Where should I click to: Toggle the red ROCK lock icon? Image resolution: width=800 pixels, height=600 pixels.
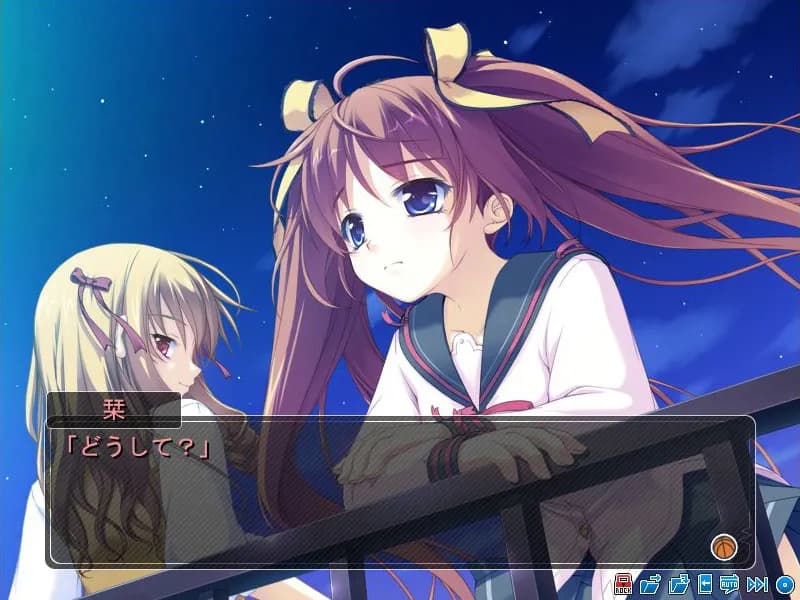(x=623, y=584)
